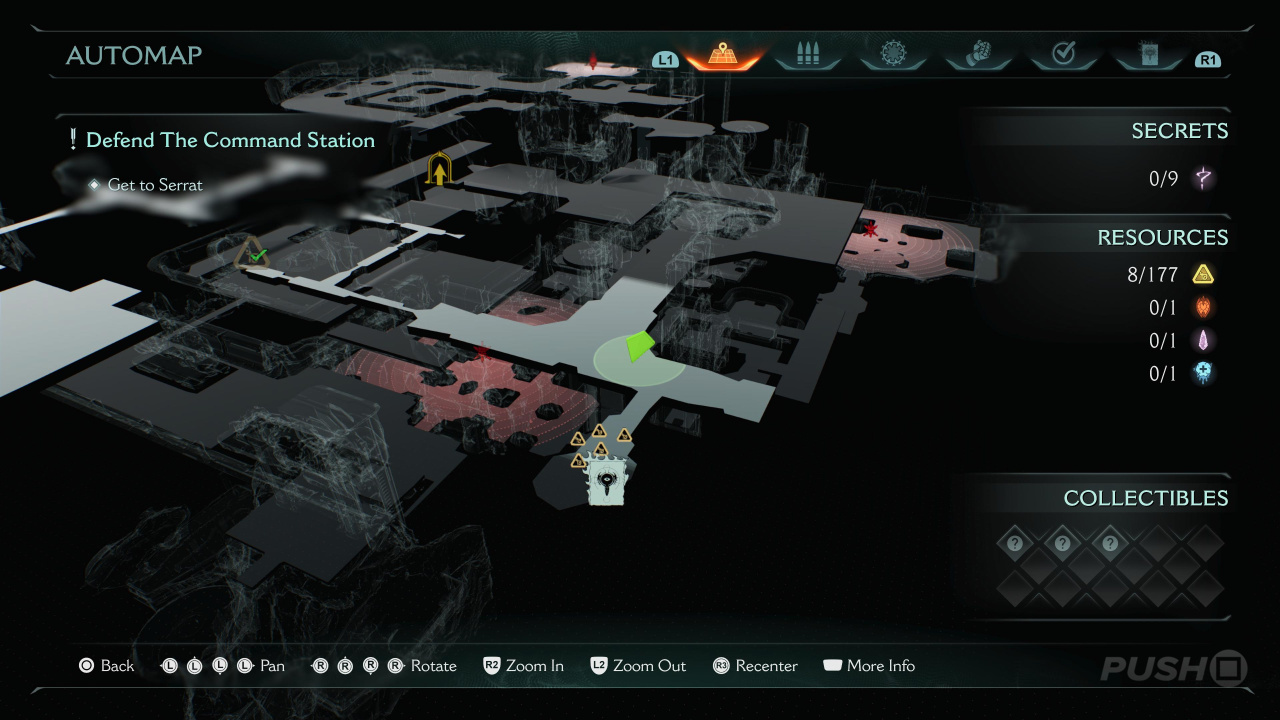This screenshot has width=1280, height=720.
Task: Click the blue skull resource icon
Action: coord(1203,373)
